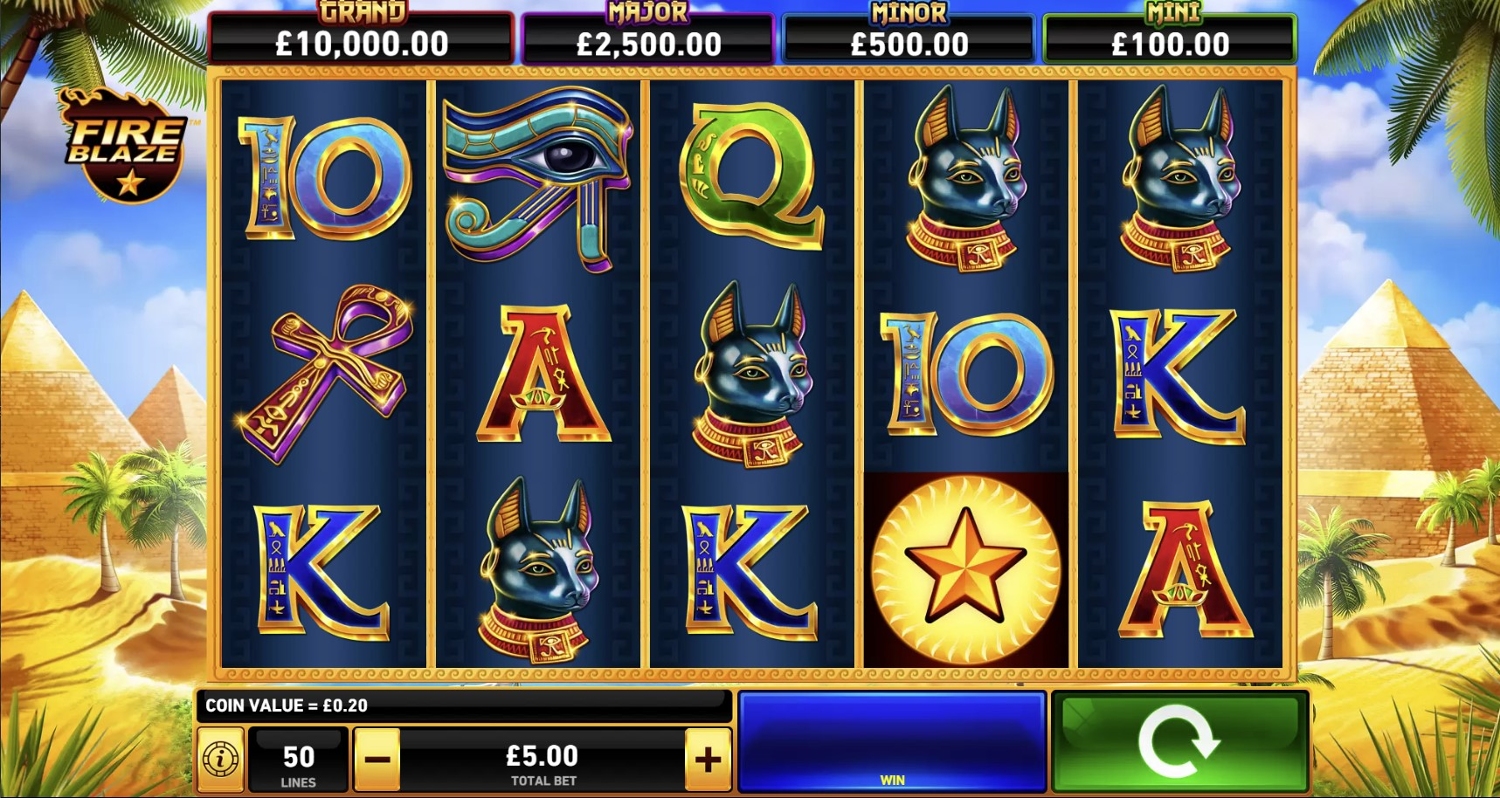Screen dimensions: 1500x798
Task: Spin the reels with the green button
Action: 1180,741
